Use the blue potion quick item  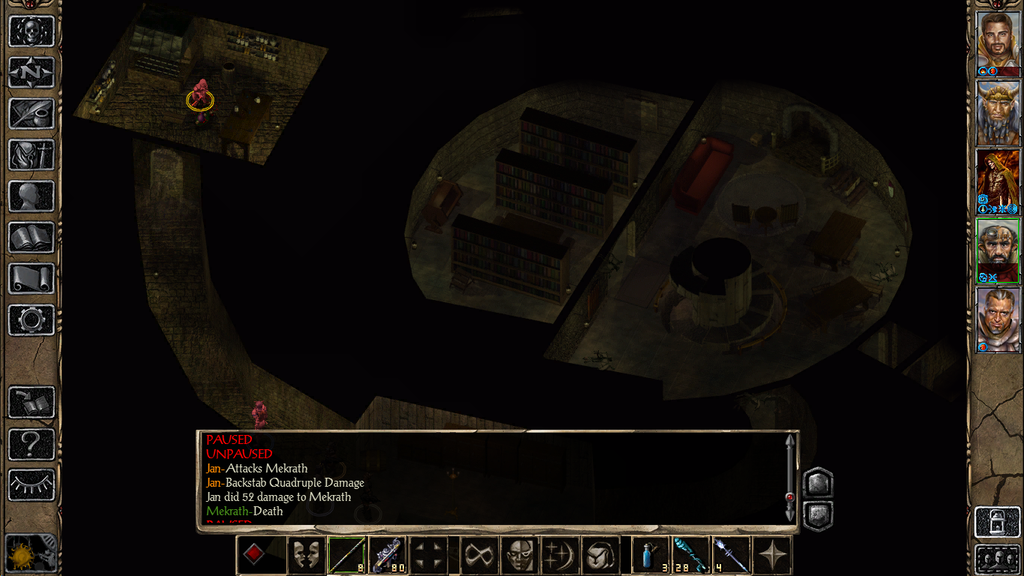(x=650, y=555)
